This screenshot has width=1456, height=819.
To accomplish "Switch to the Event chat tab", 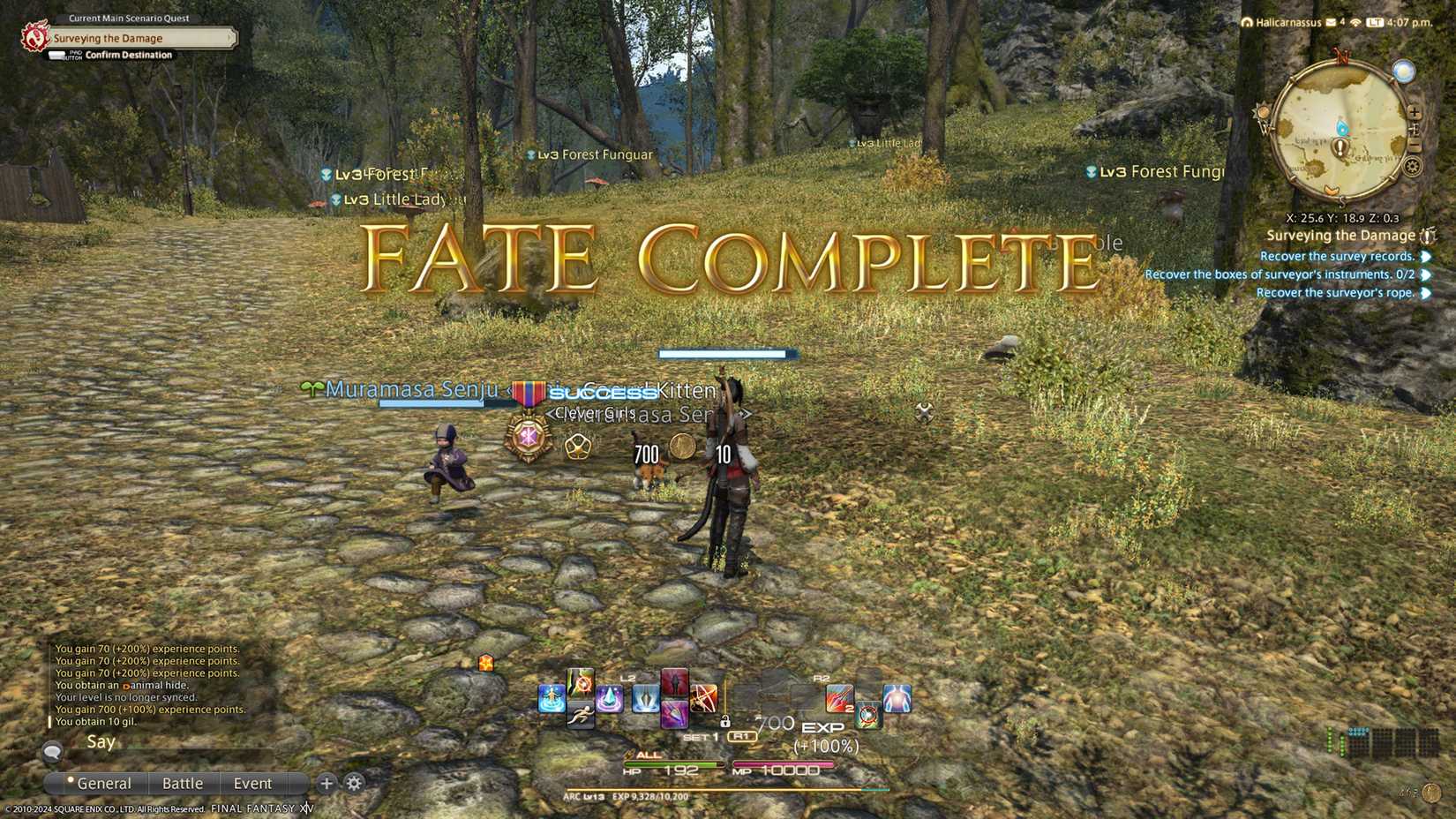I will [253, 783].
